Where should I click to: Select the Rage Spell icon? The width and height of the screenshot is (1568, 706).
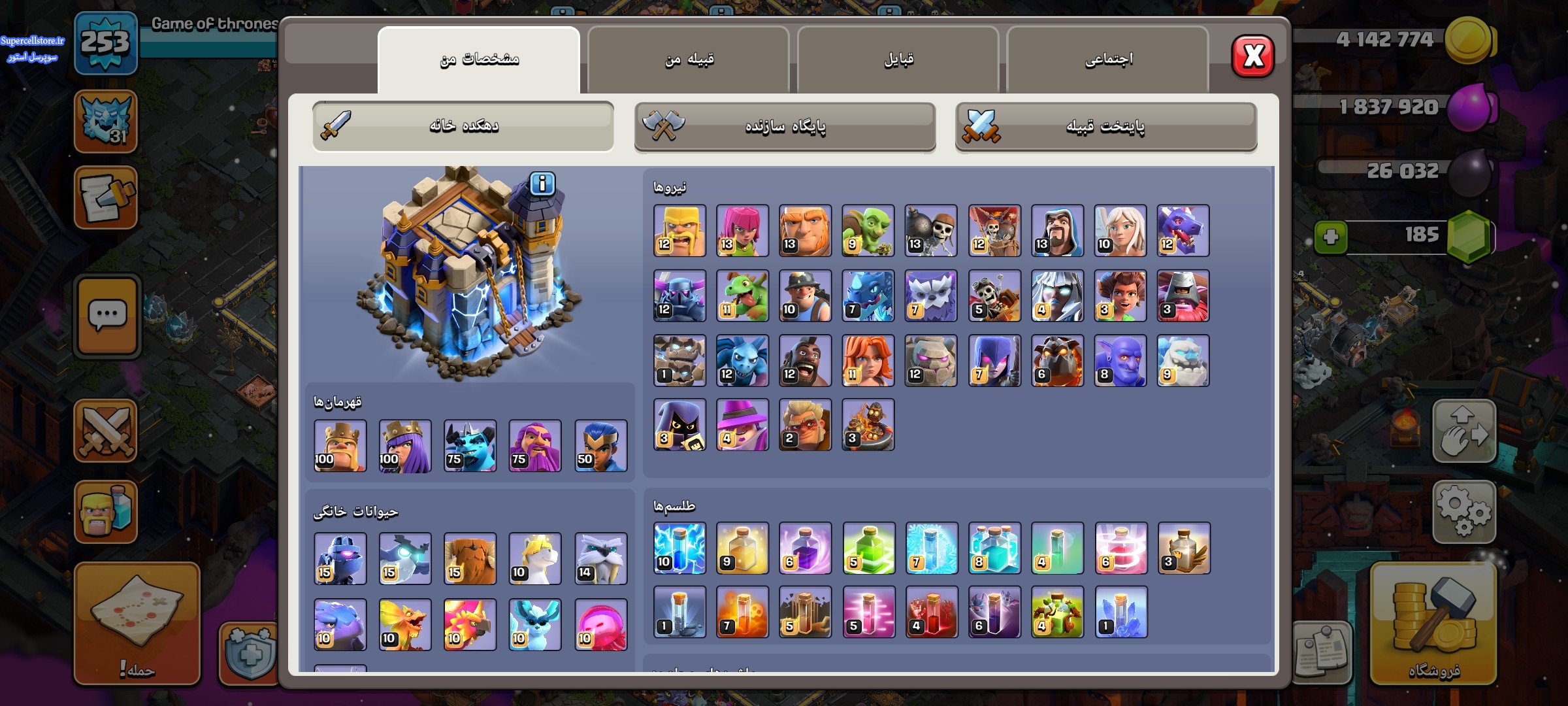click(805, 548)
